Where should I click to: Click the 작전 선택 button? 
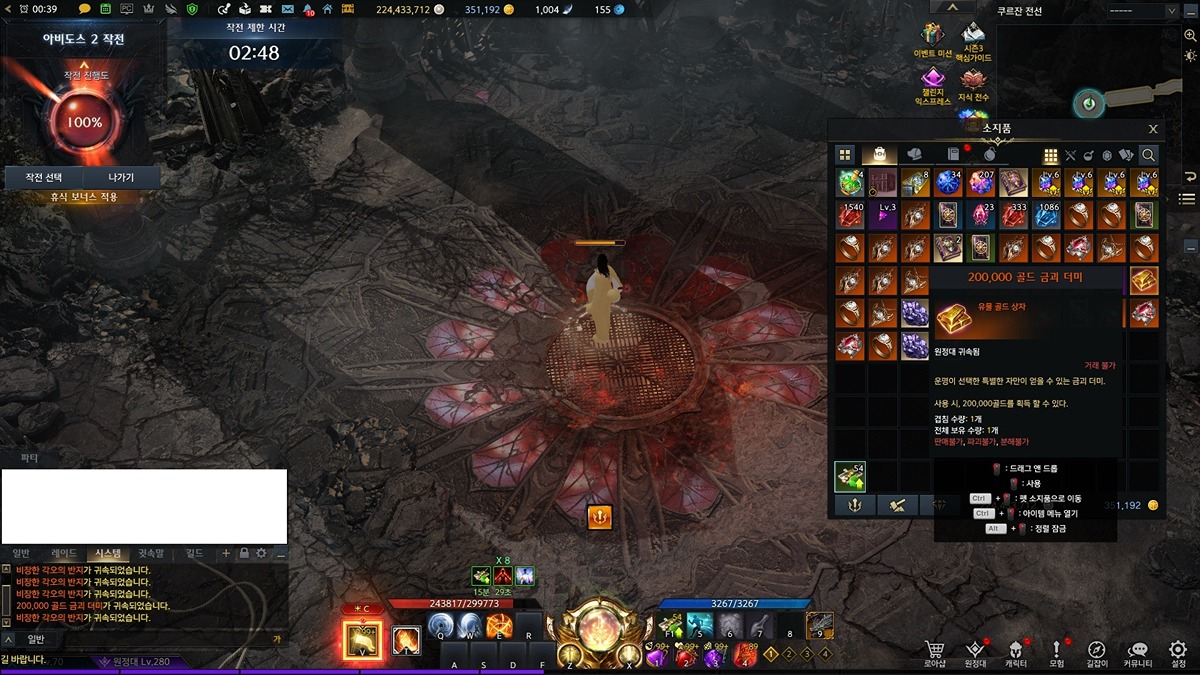click(41, 177)
